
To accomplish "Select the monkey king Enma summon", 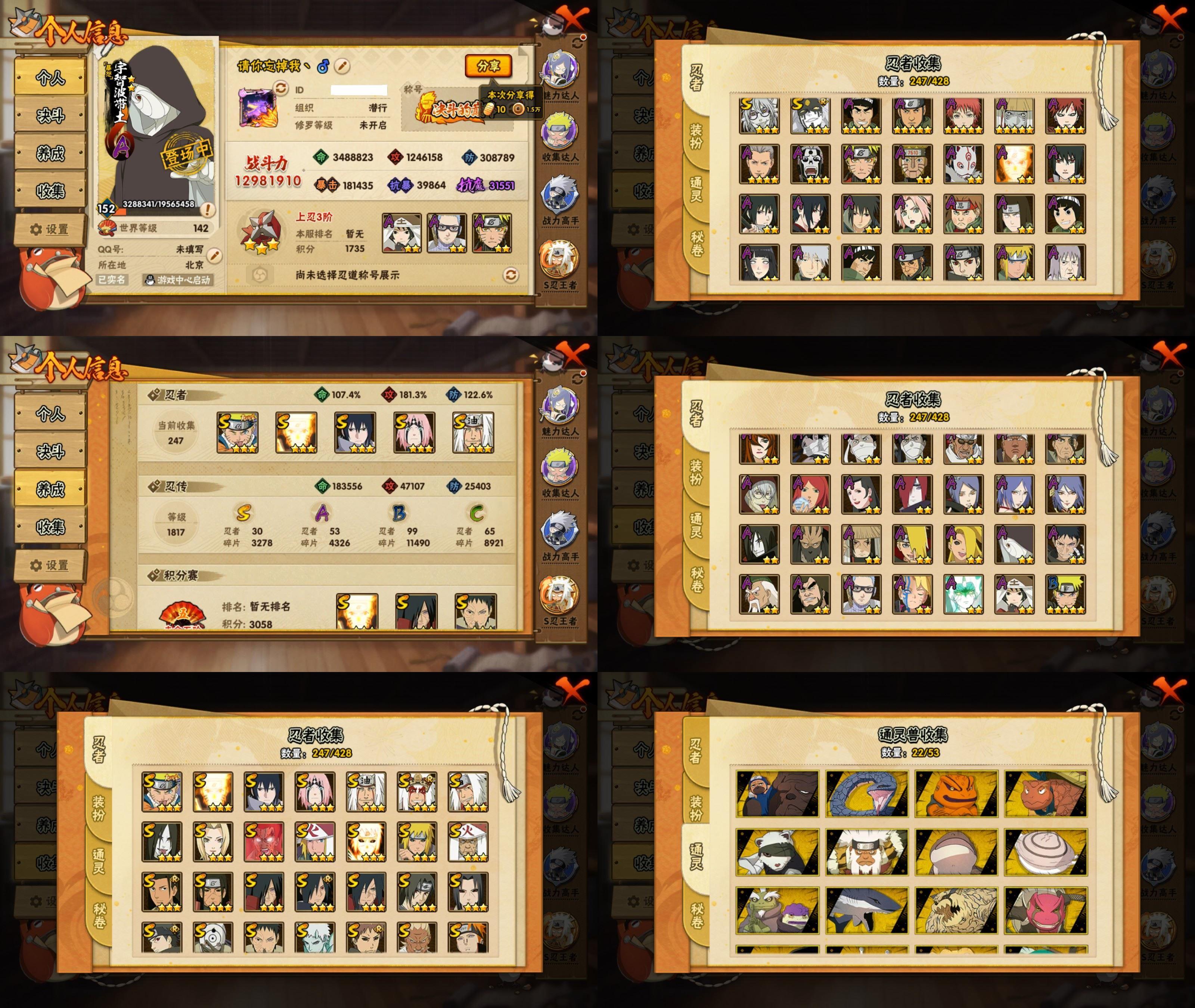I will coord(866,852).
